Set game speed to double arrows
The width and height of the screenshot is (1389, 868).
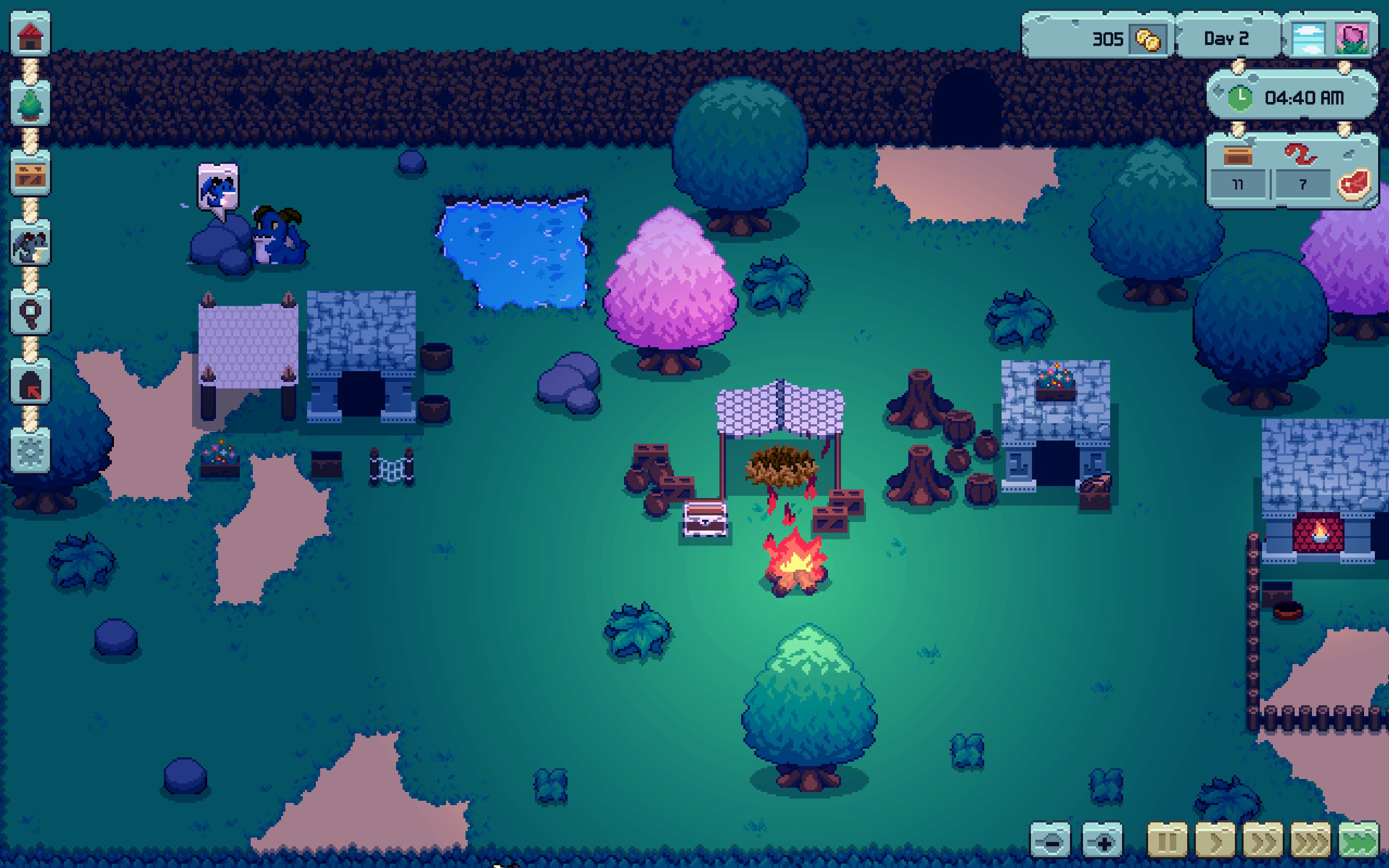1263,841
